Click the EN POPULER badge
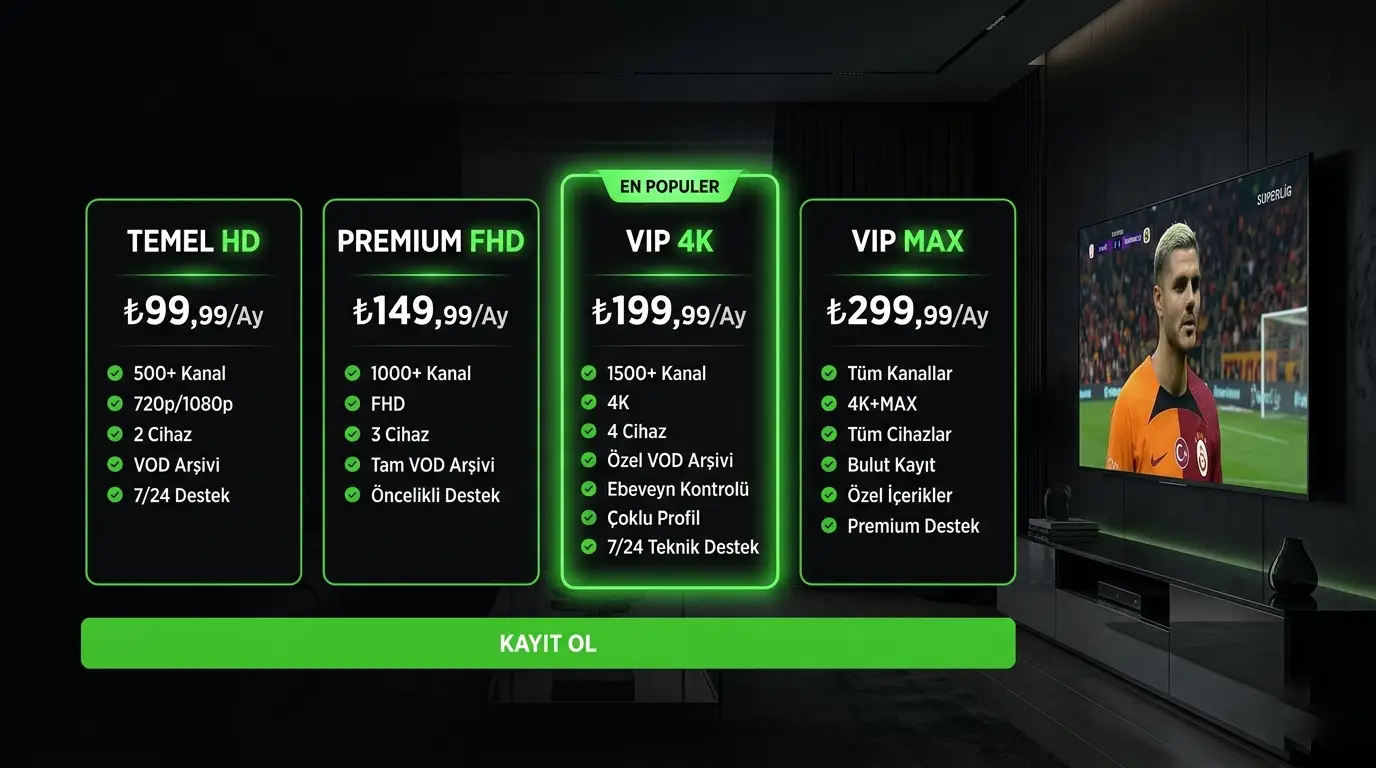This screenshot has width=1376, height=768. pos(668,186)
